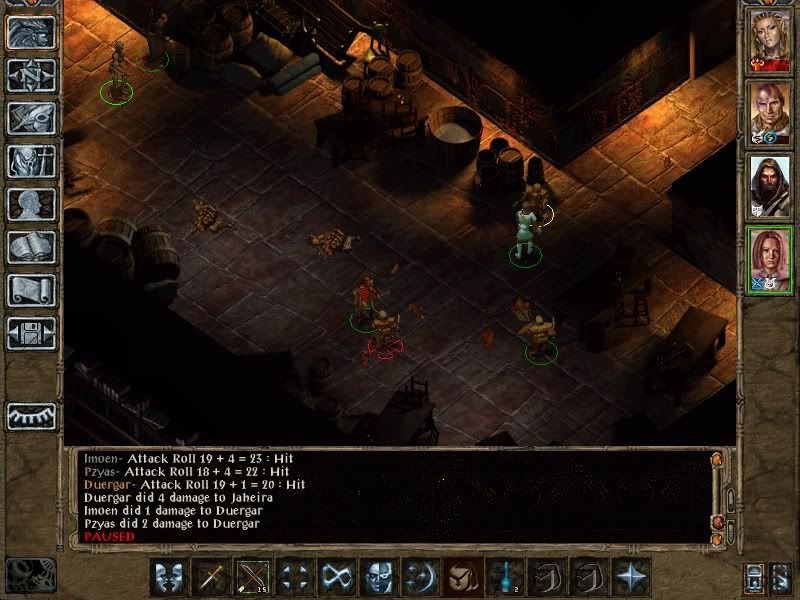Open the journal with the quill icon
The width and height of the screenshot is (800, 600).
click(x=32, y=118)
